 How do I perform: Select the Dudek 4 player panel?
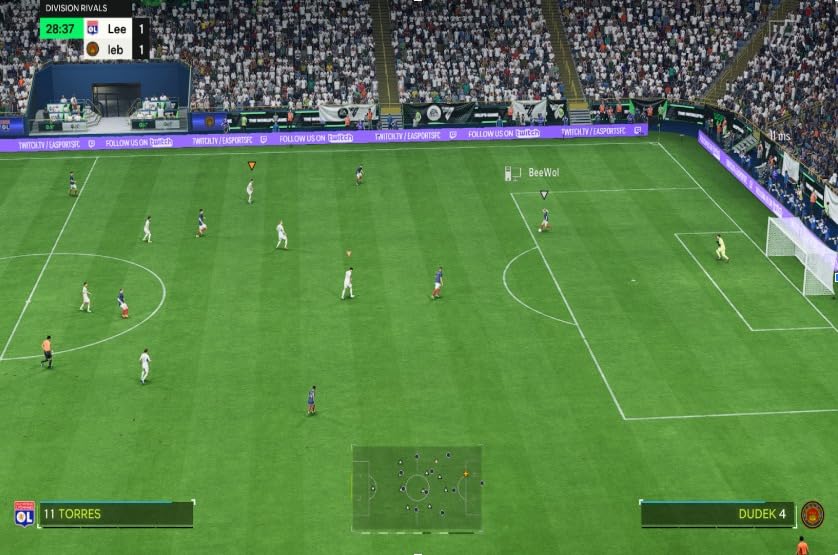717,514
